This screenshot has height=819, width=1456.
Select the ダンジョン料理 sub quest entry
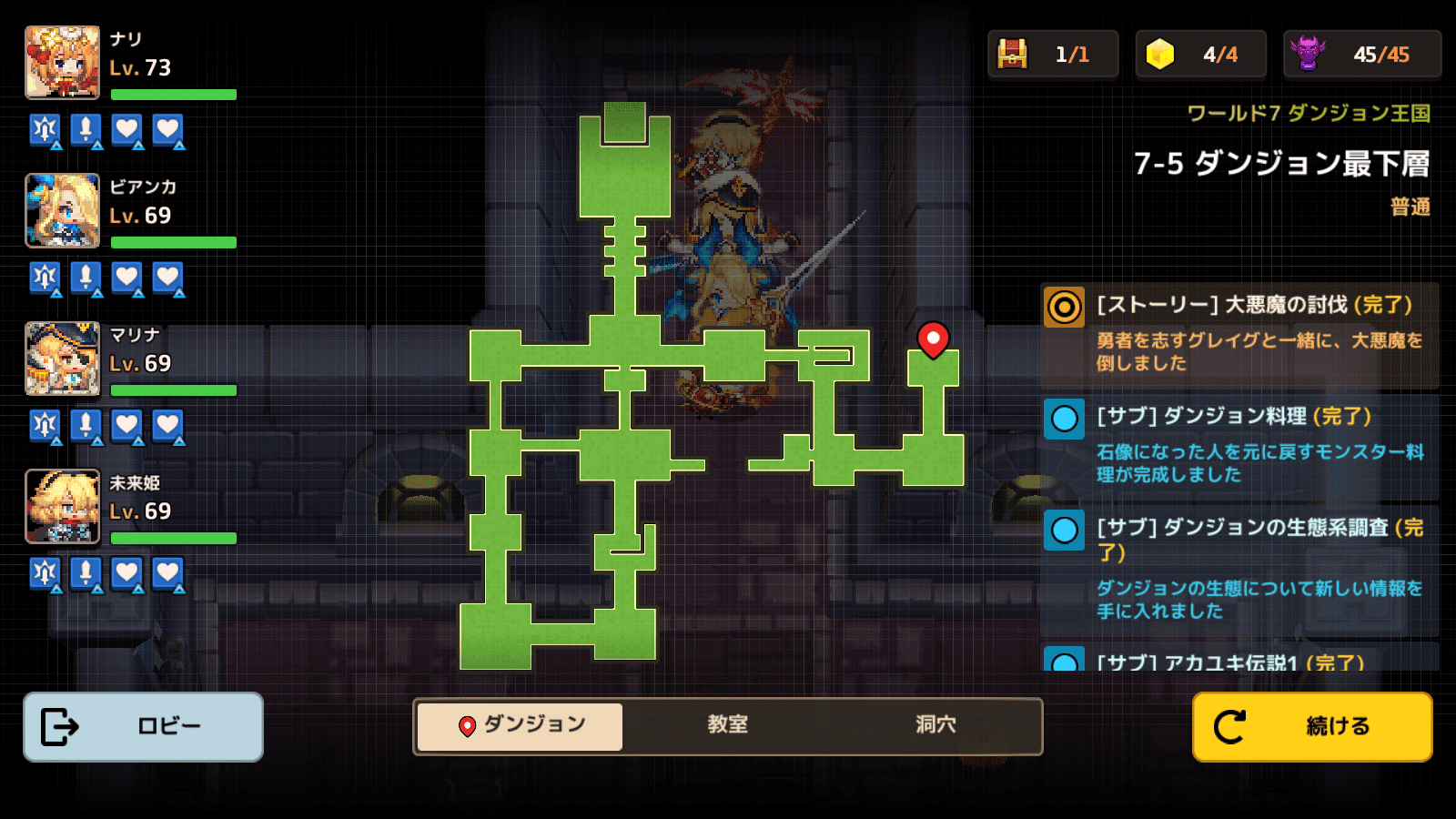pyautogui.click(x=1239, y=444)
